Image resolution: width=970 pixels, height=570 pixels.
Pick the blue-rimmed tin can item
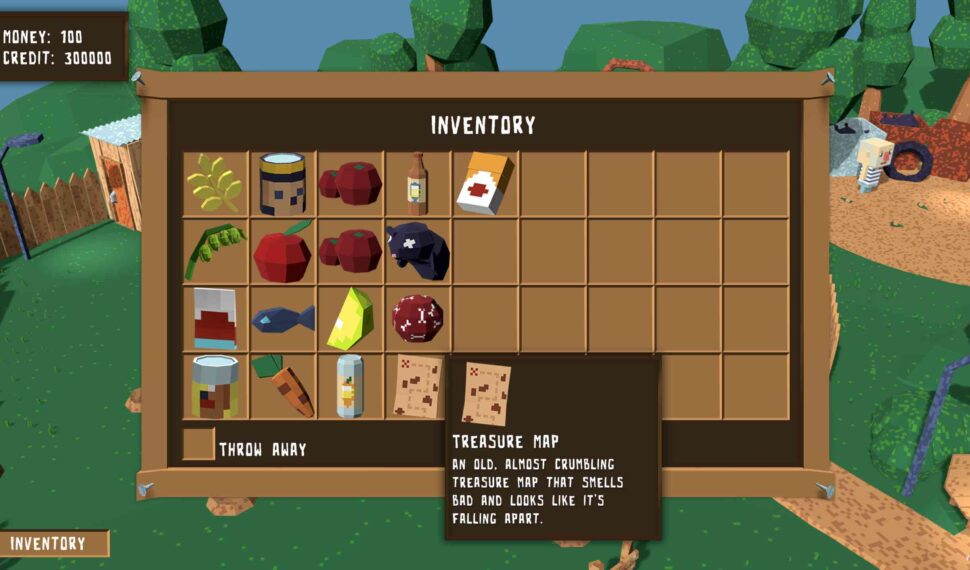coord(282,184)
